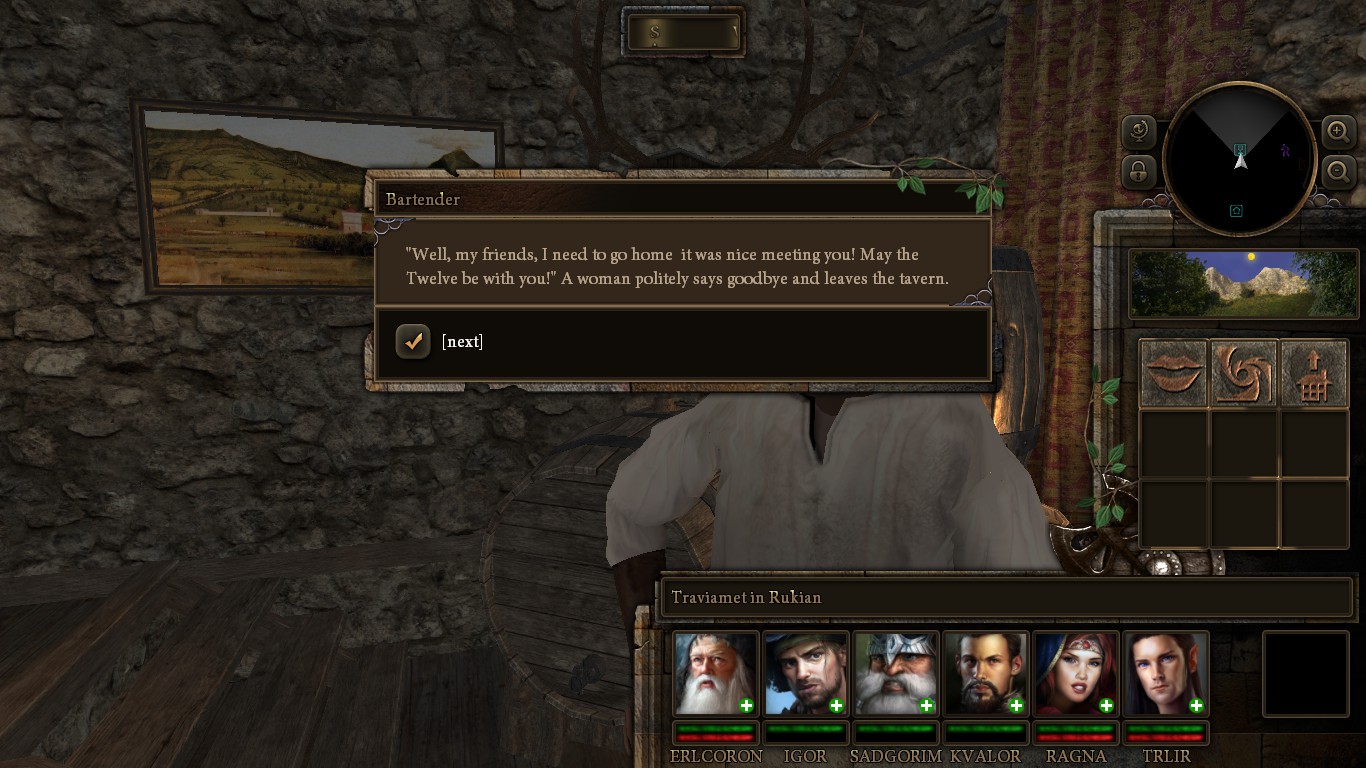Select Trlir's portrait
Screen dimensions: 1366x768
tap(1164, 672)
